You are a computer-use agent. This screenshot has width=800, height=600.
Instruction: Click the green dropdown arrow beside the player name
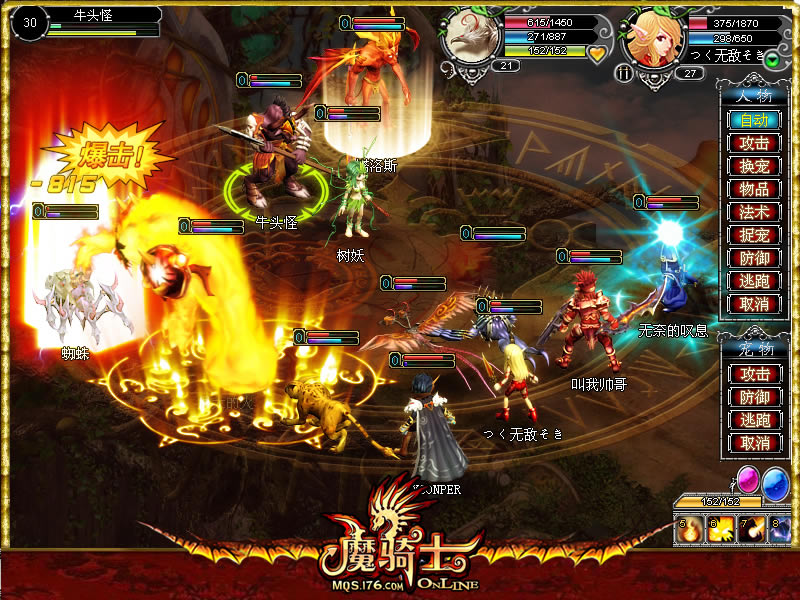772,60
